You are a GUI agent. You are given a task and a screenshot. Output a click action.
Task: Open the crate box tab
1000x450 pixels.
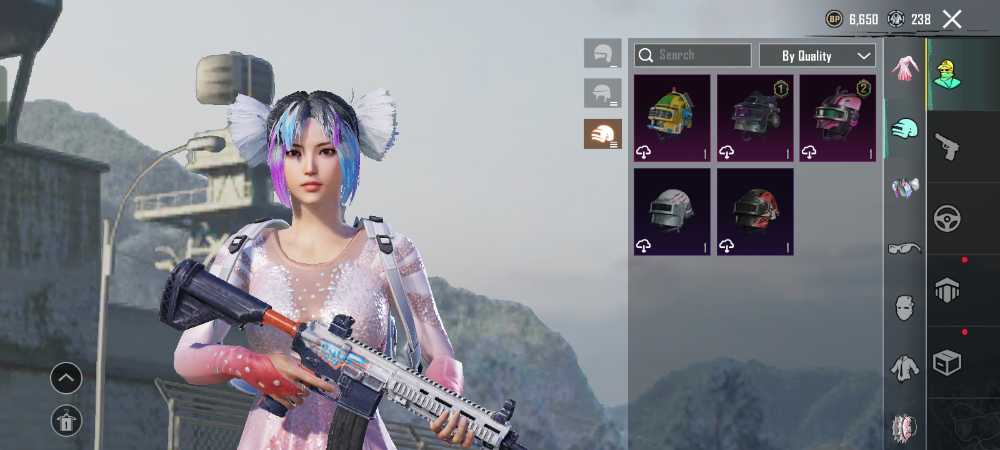point(946,362)
